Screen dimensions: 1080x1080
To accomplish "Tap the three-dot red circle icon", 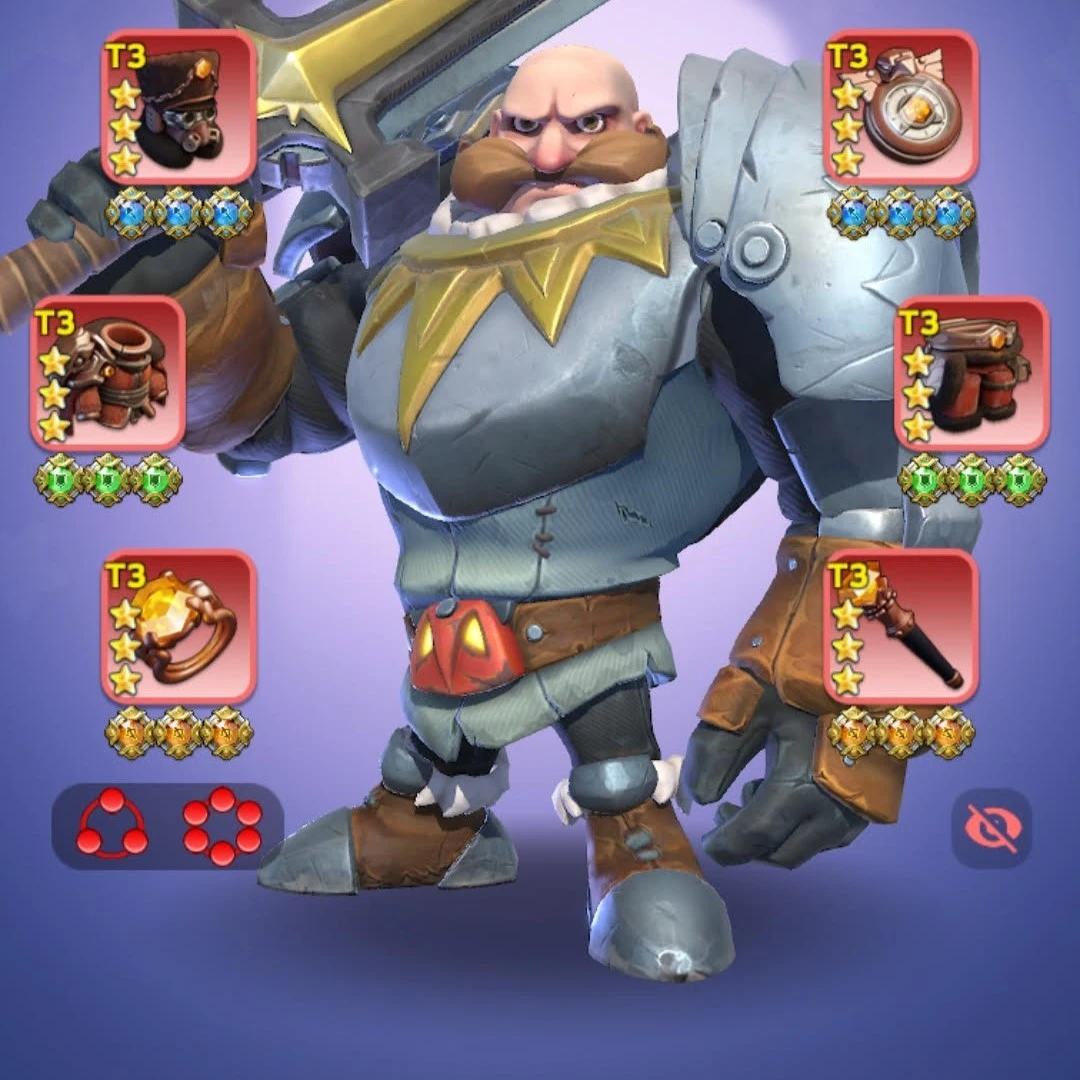I will [112, 826].
